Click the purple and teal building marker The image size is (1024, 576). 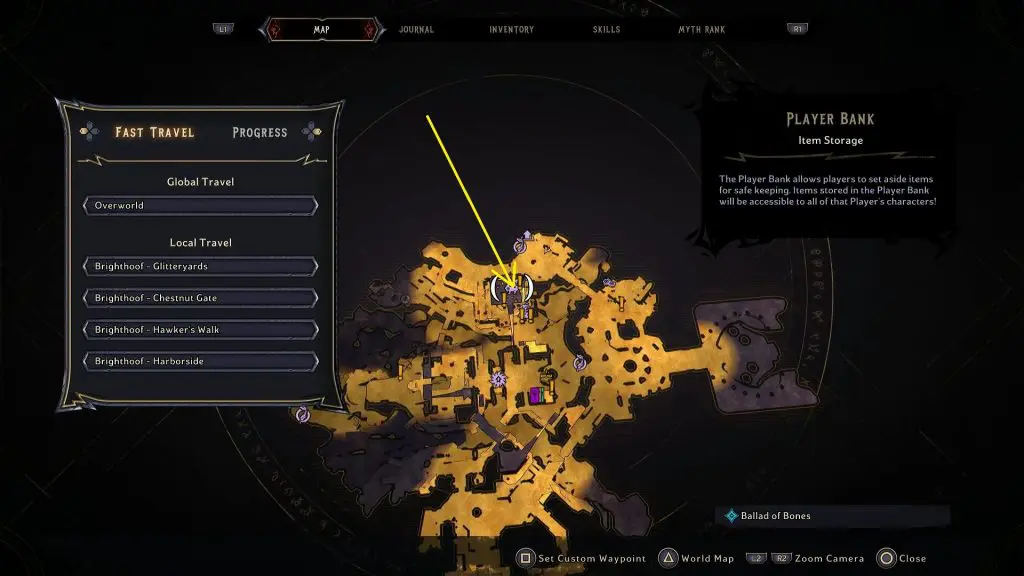pyautogui.click(x=538, y=395)
